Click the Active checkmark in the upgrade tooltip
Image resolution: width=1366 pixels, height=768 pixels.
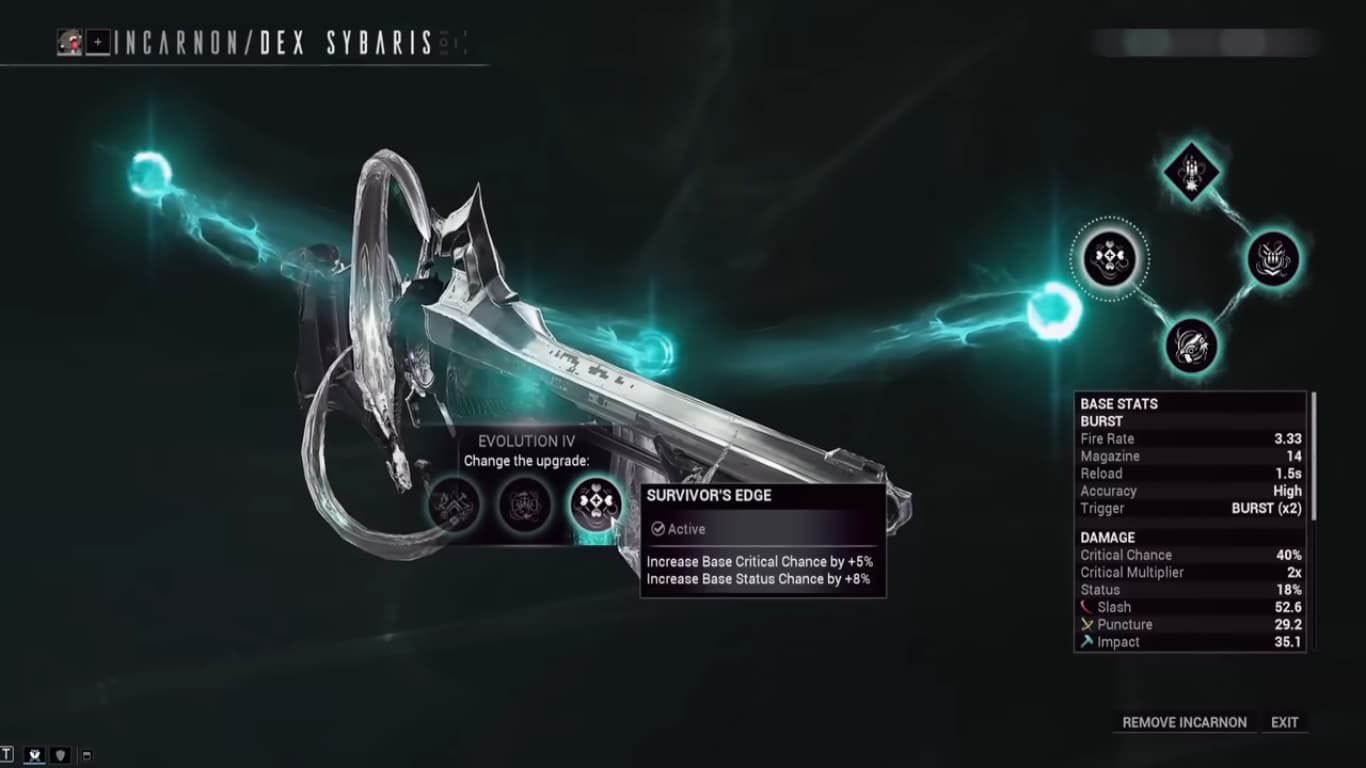coord(658,529)
